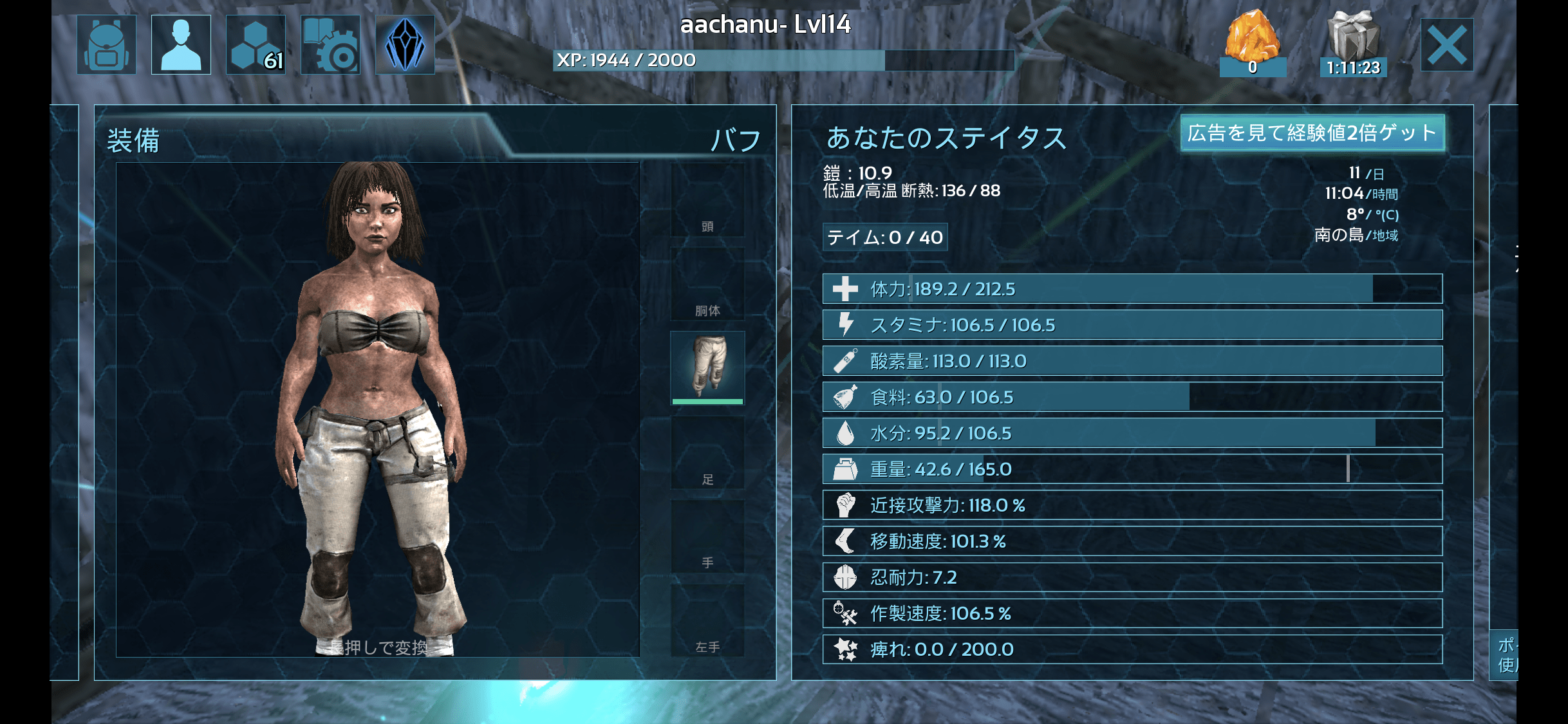Switch to the character silhouette tab

[181, 45]
